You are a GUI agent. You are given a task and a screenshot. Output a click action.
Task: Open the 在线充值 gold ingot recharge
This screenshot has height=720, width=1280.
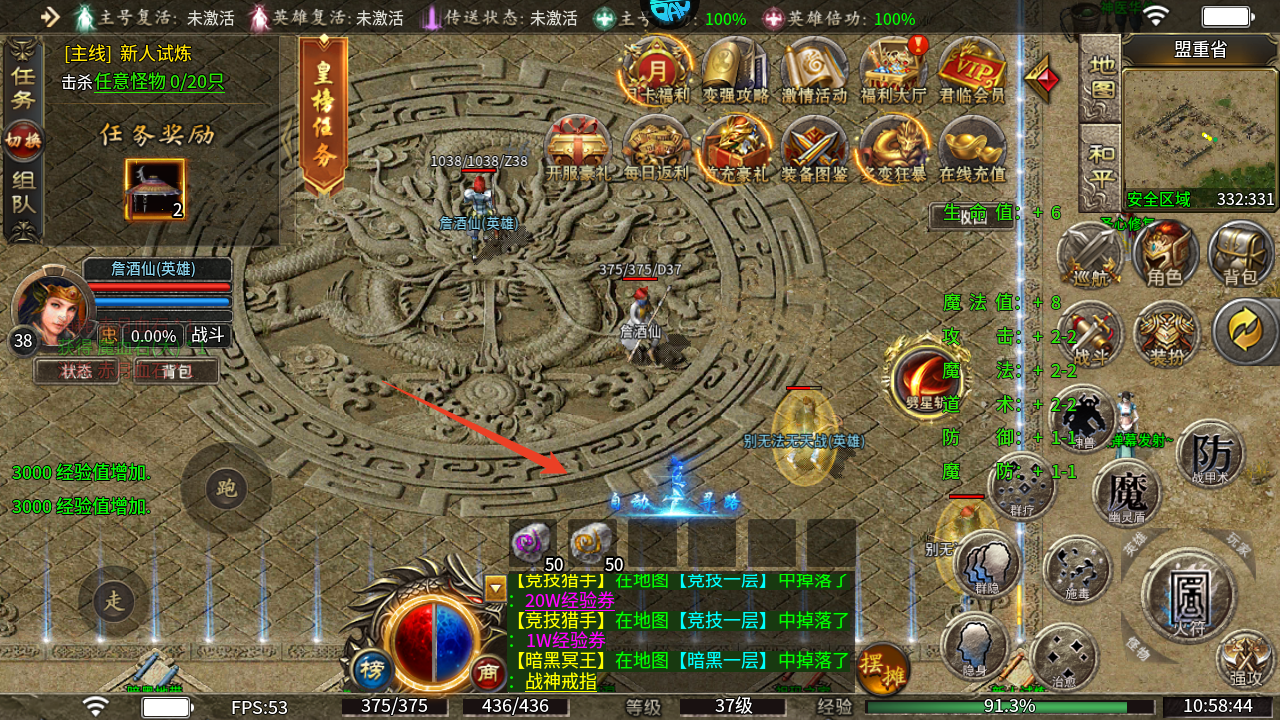click(972, 147)
